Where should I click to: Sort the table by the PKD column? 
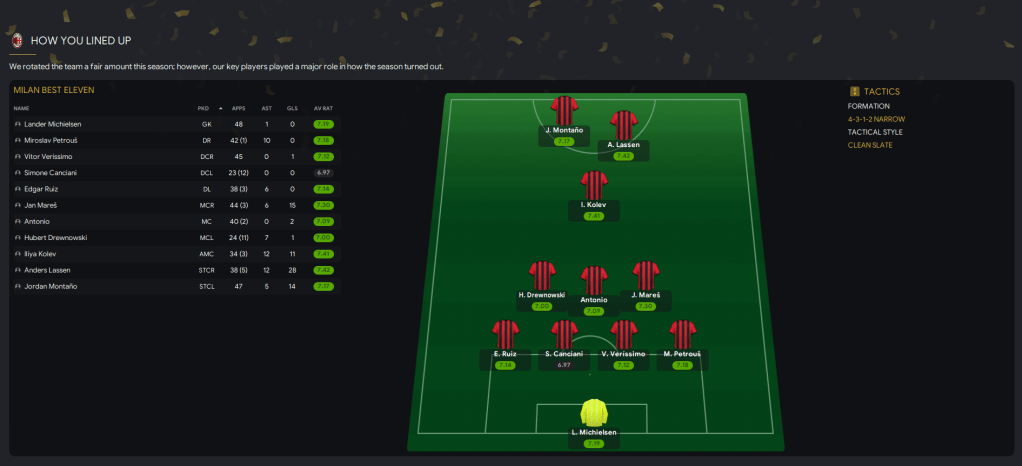click(203, 108)
